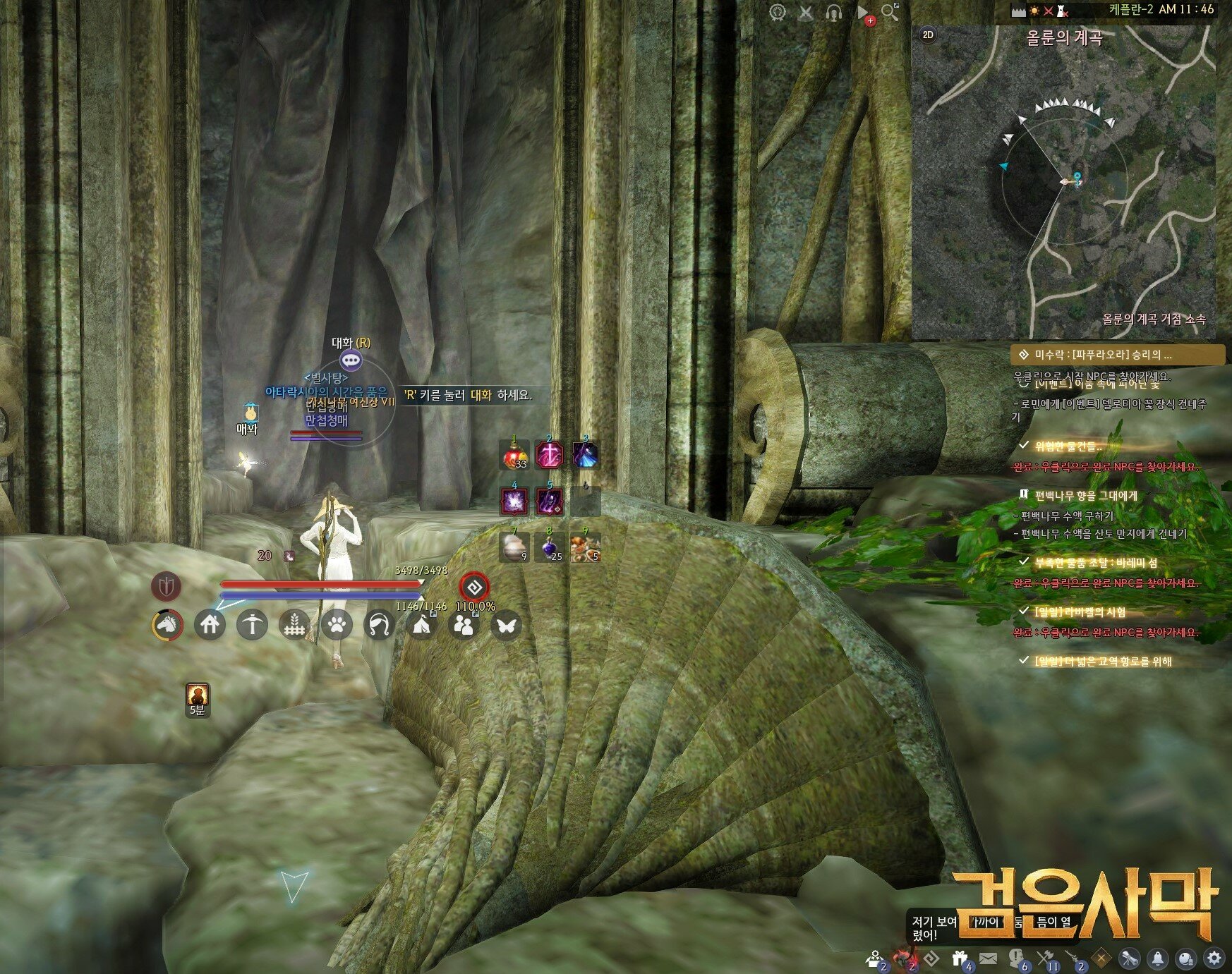Select the 미수락 Papua Crinea quest header

(x=1119, y=355)
